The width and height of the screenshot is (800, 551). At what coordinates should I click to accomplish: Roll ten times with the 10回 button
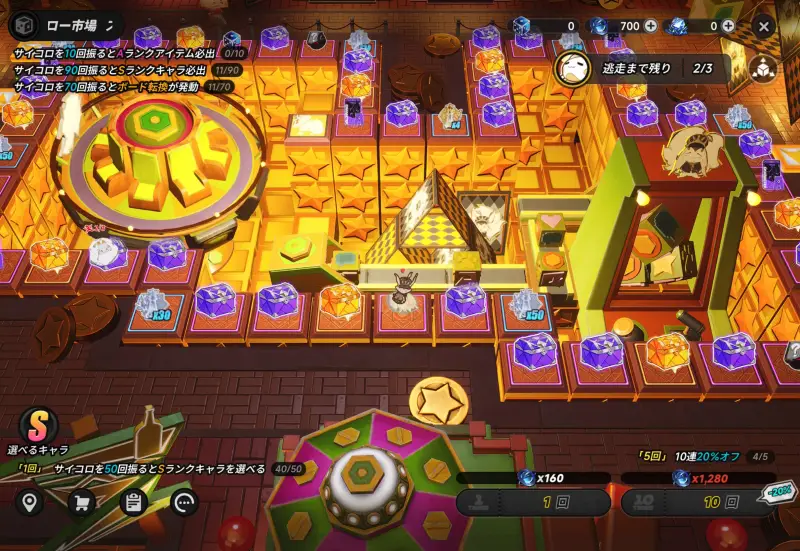coord(697,502)
